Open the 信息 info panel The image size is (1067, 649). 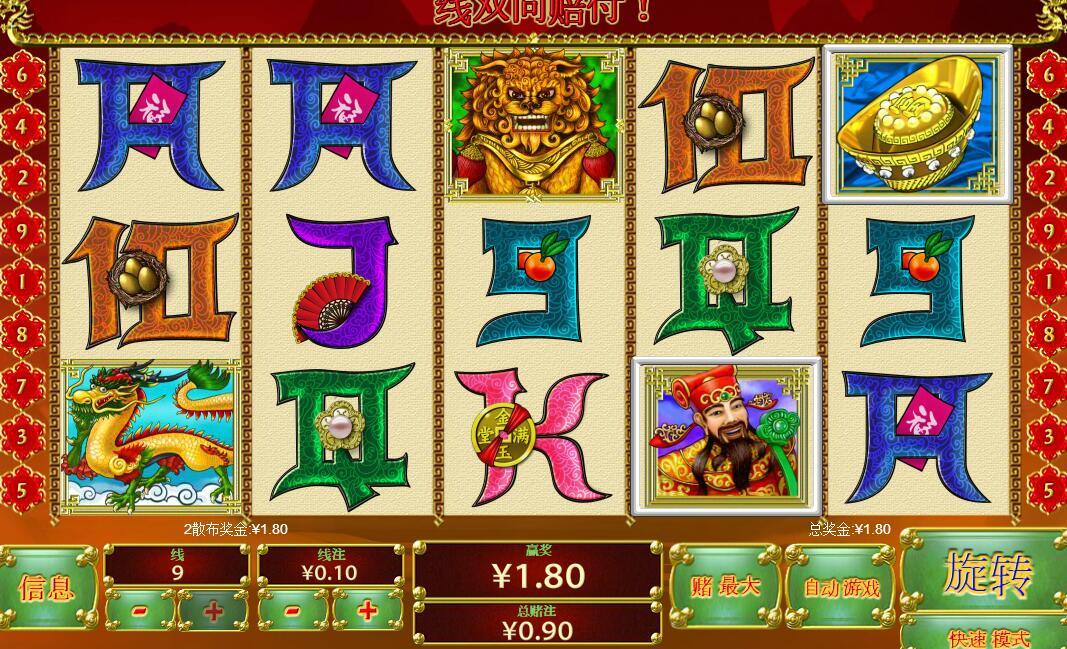click(47, 587)
